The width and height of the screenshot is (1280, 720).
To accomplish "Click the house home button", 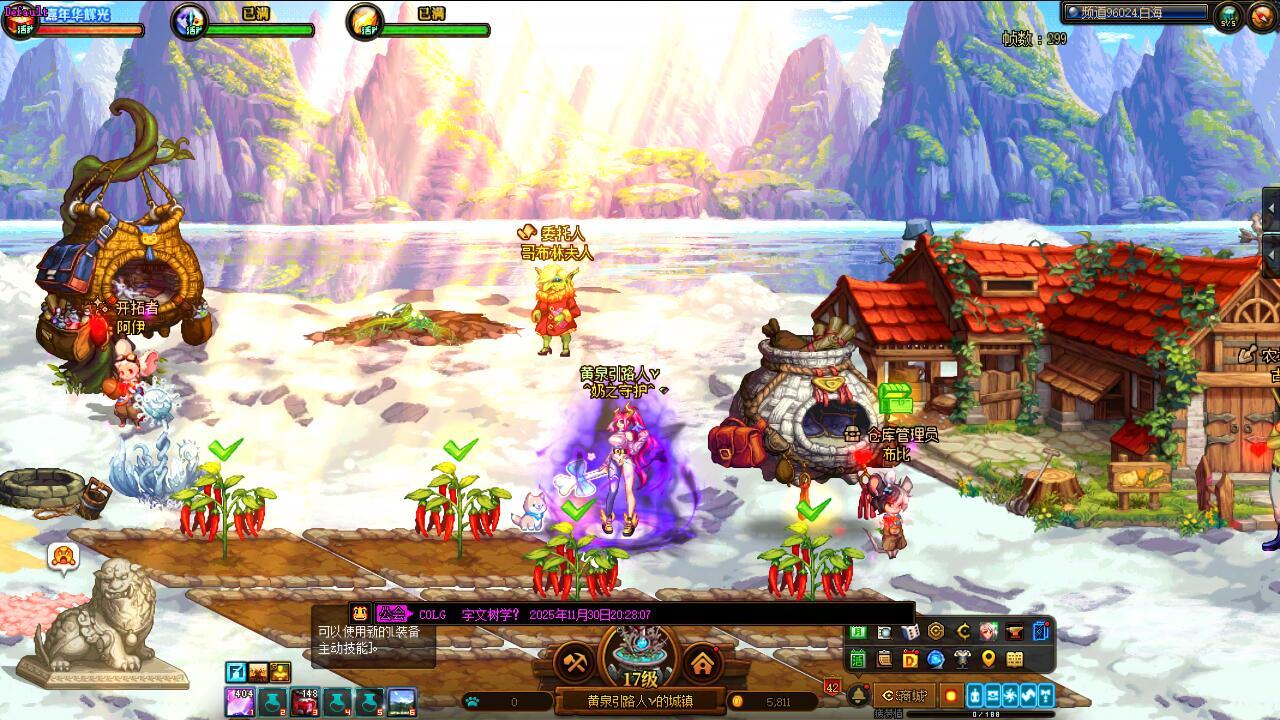I will pos(703,662).
